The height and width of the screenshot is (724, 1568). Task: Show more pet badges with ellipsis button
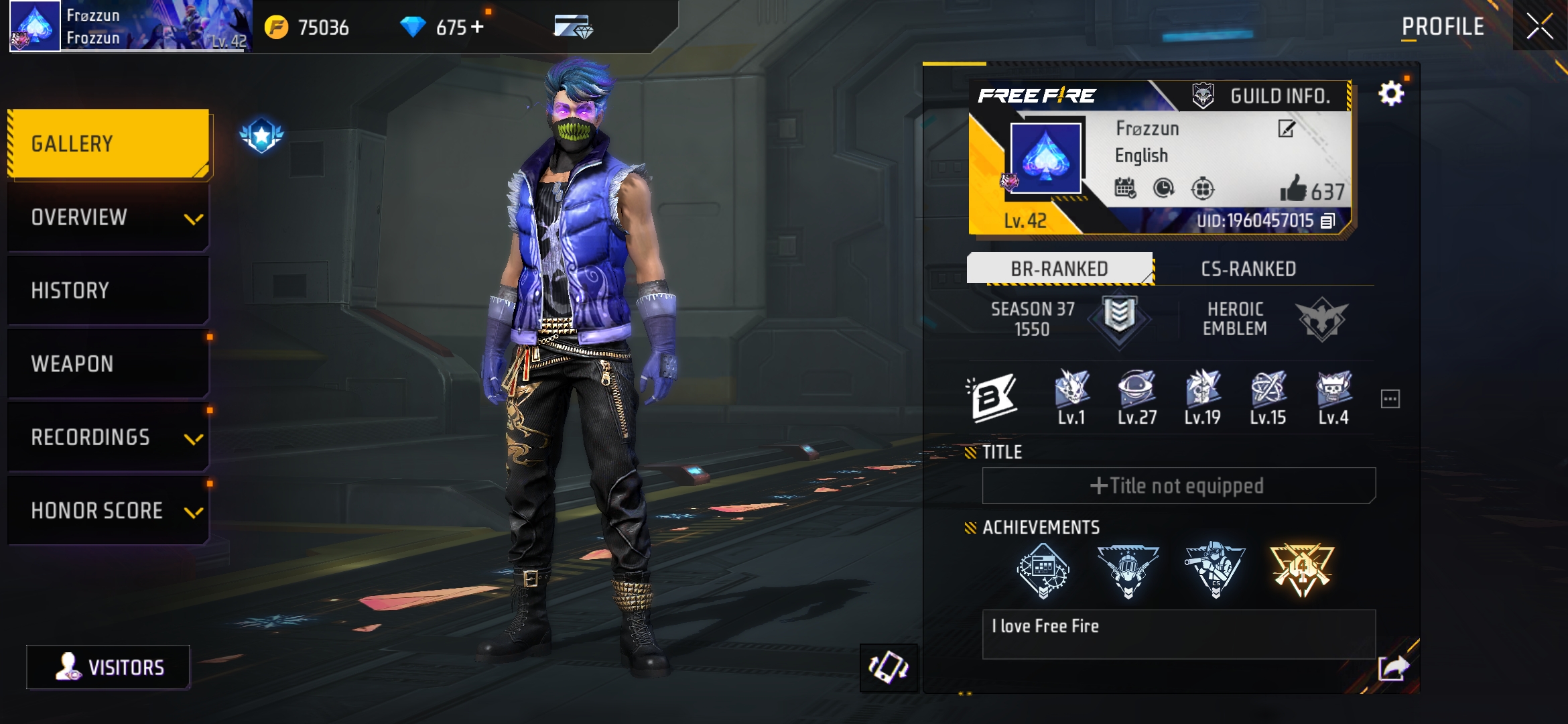[1390, 399]
